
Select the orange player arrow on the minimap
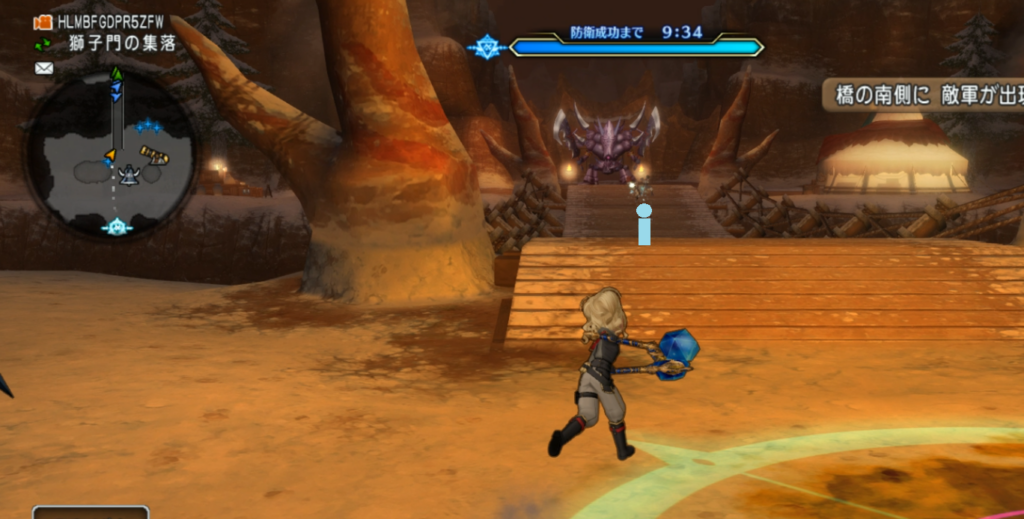pyautogui.click(x=110, y=155)
